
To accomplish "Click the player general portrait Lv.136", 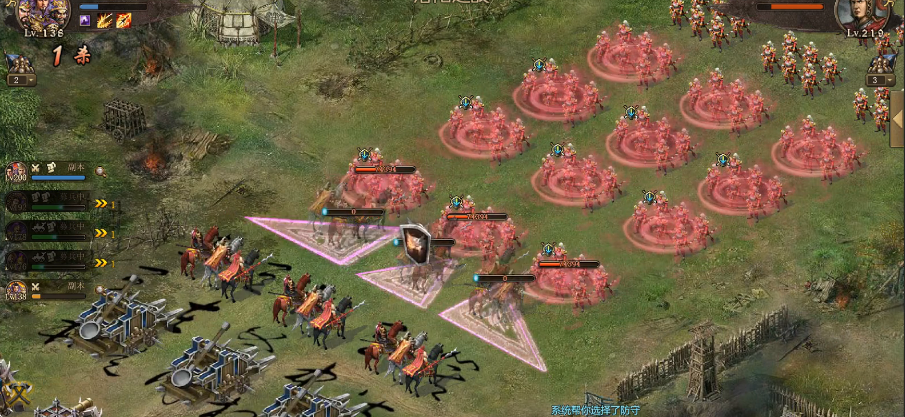I will (x=41, y=14).
